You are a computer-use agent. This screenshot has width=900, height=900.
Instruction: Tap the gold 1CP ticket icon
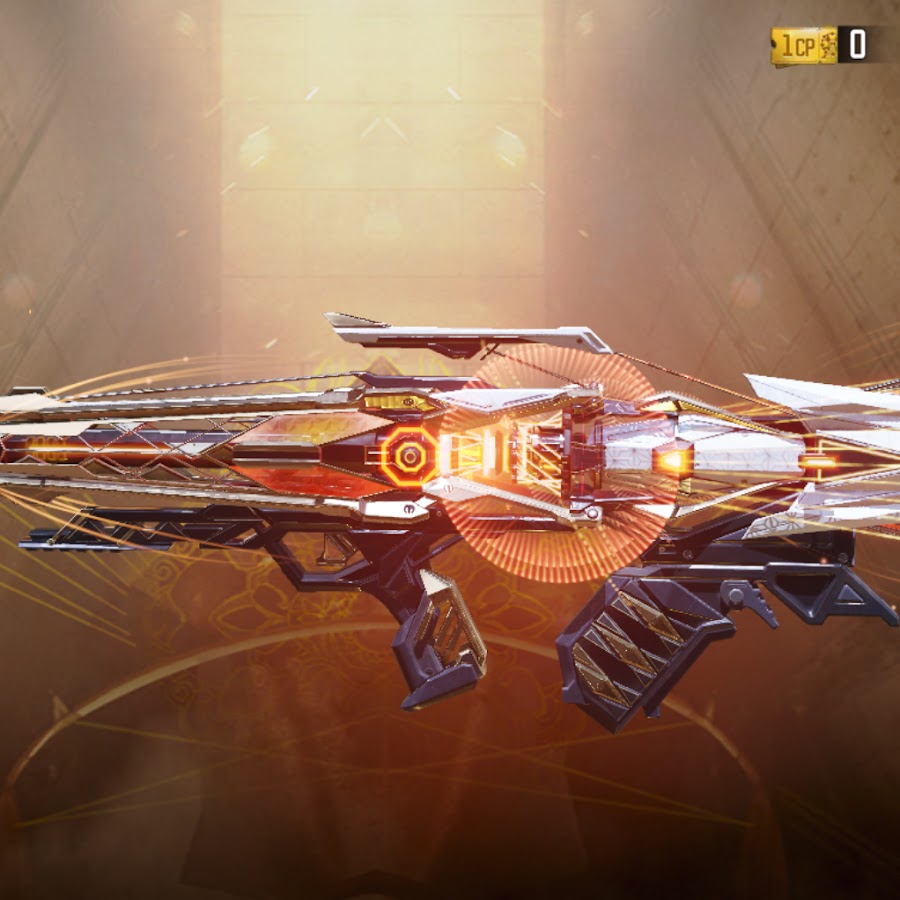[804, 46]
